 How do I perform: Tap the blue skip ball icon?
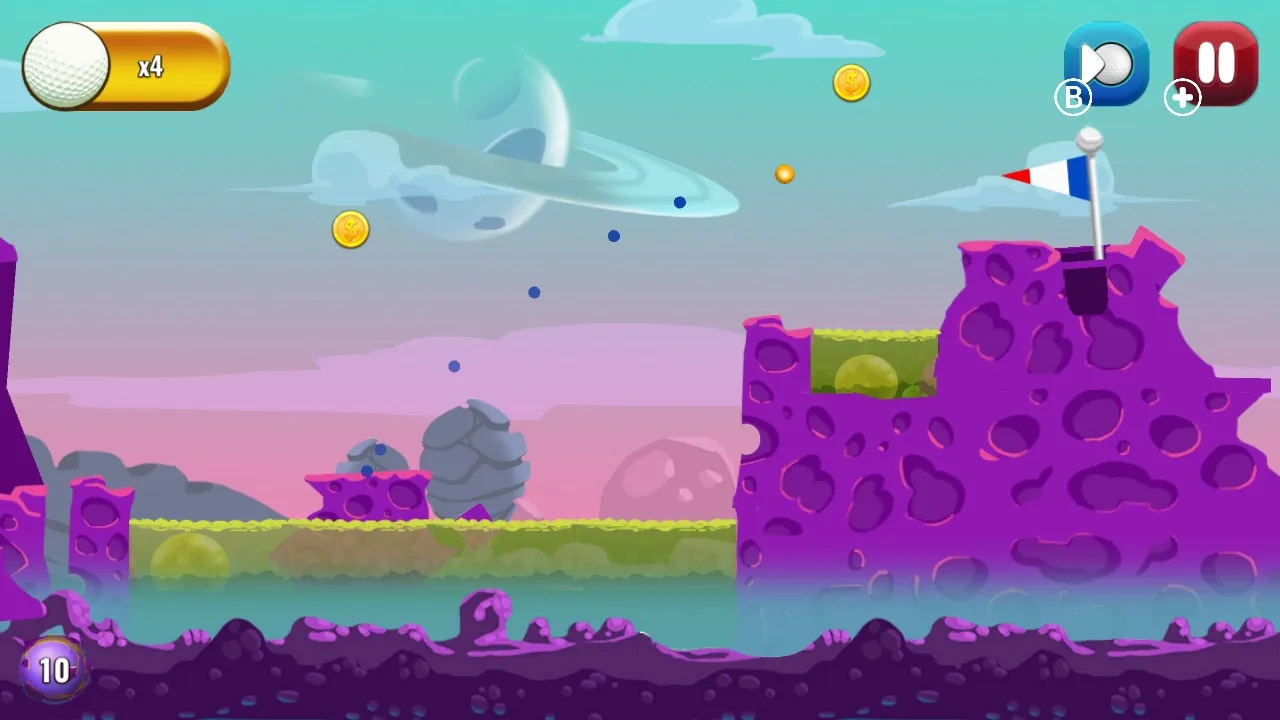point(1105,63)
